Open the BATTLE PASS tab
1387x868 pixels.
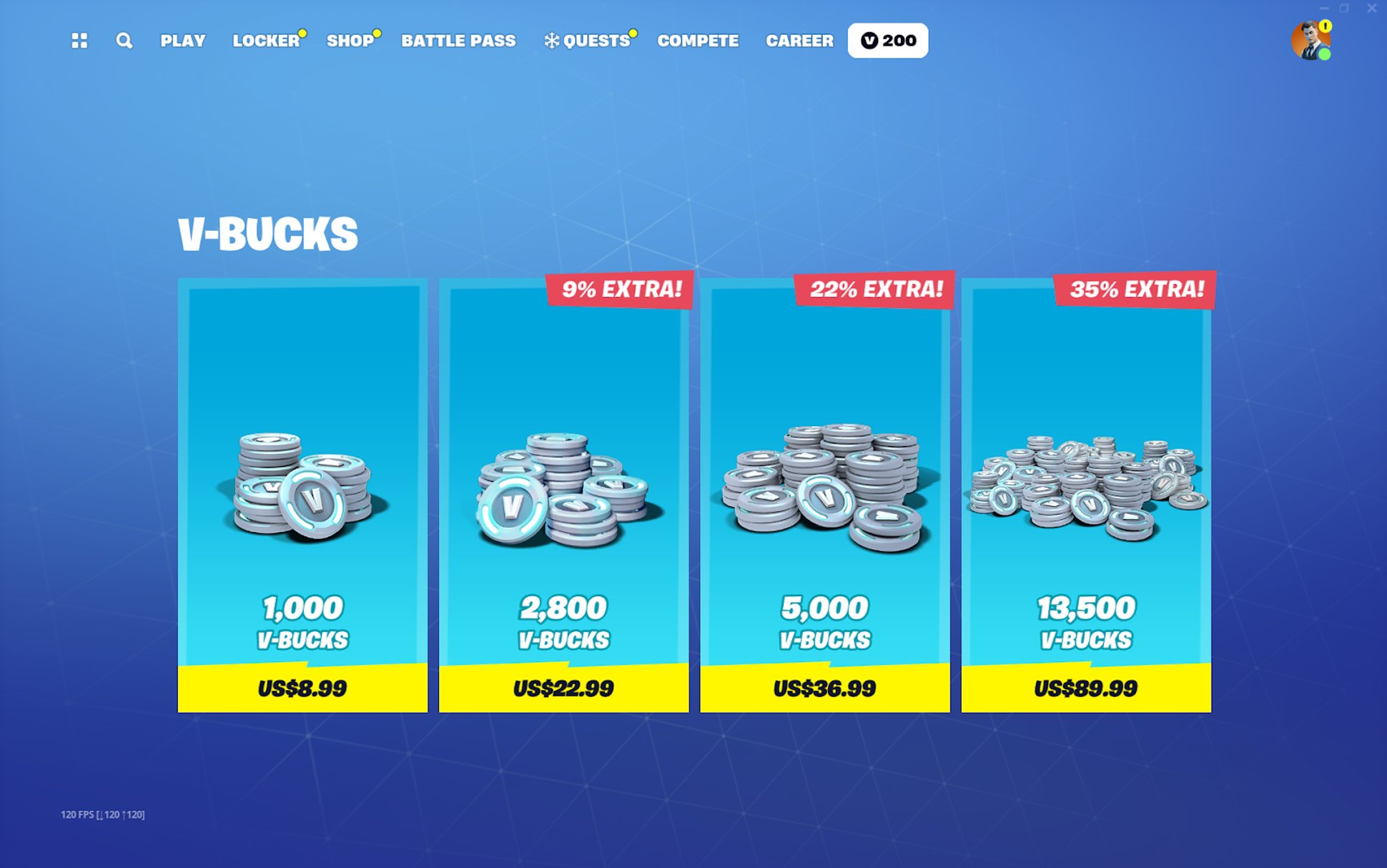coord(458,41)
